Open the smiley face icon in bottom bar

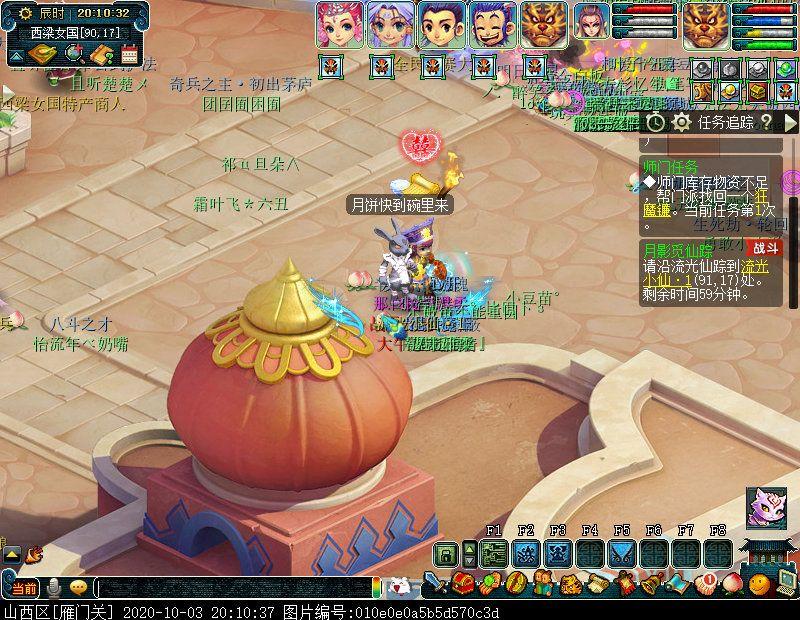tap(761, 582)
